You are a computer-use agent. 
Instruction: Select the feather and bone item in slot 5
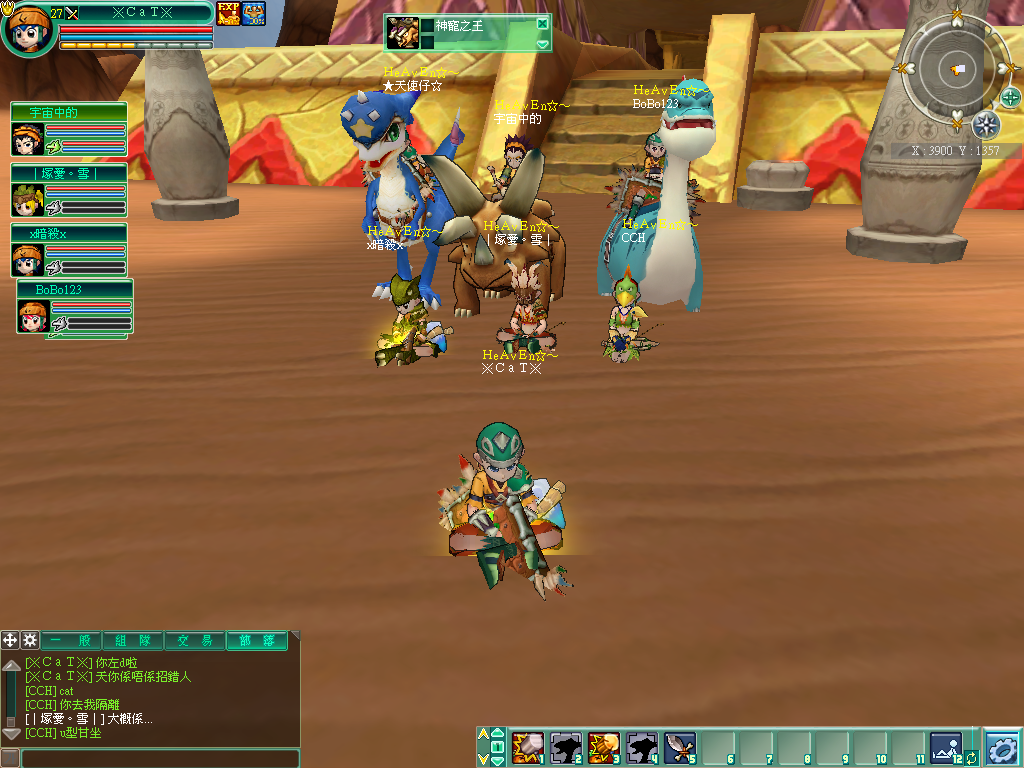tap(680, 747)
